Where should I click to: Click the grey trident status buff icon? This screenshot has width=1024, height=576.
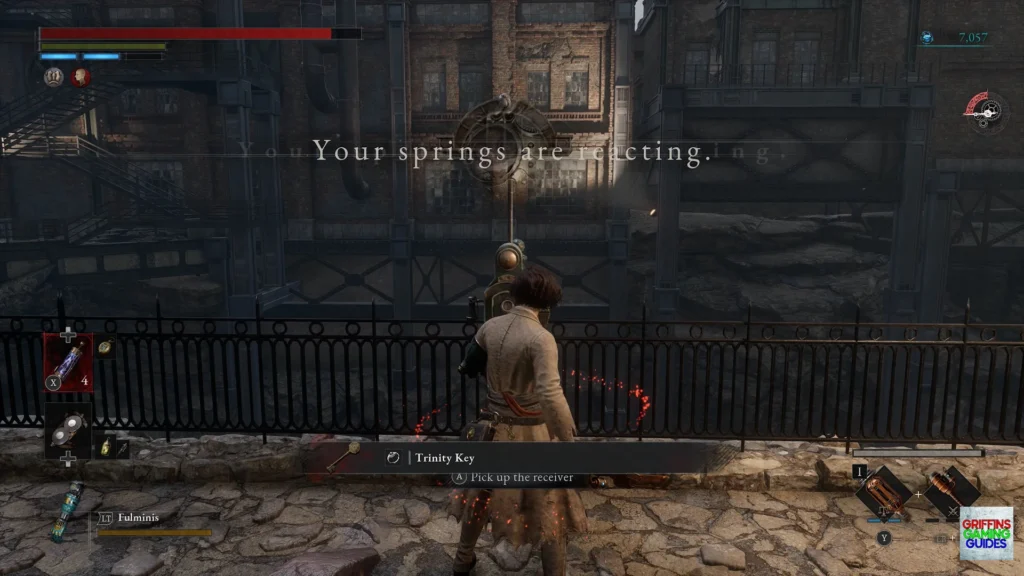pos(53,77)
